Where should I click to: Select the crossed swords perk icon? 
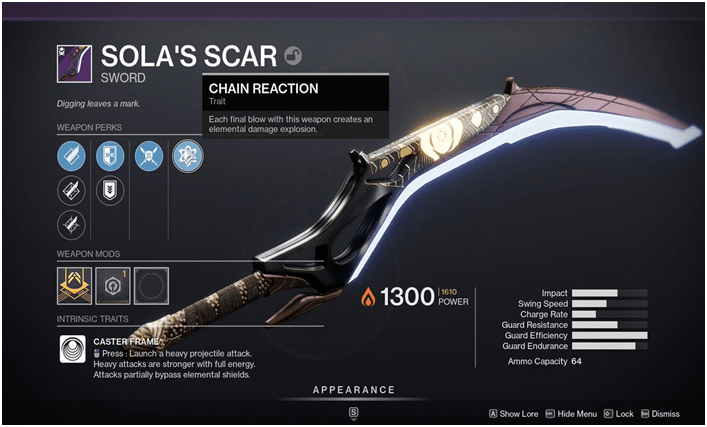tap(148, 155)
